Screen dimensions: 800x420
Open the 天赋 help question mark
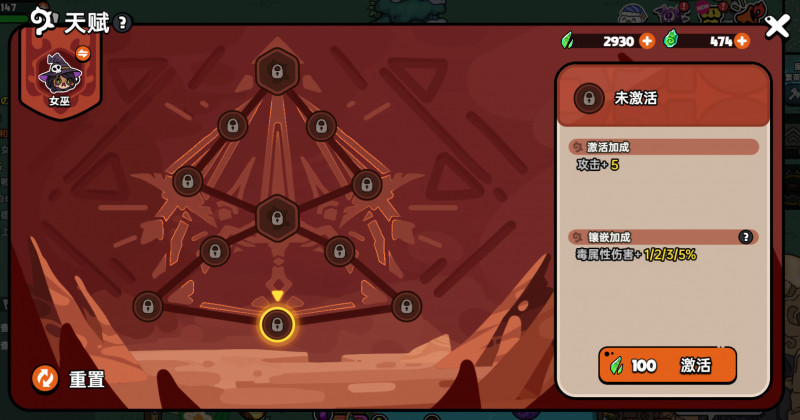(122, 23)
